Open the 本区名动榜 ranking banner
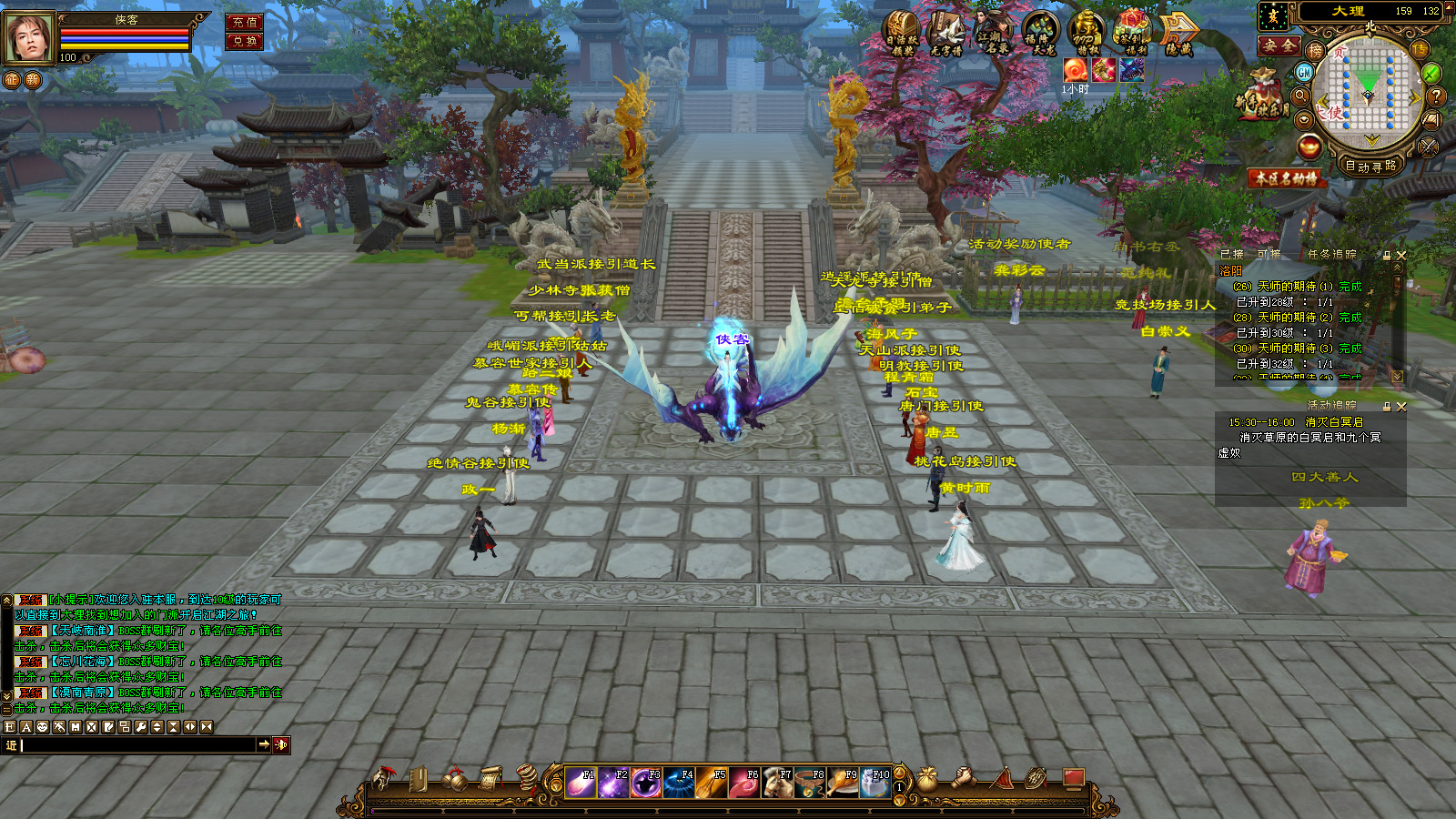1456x819 pixels. click(1286, 178)
